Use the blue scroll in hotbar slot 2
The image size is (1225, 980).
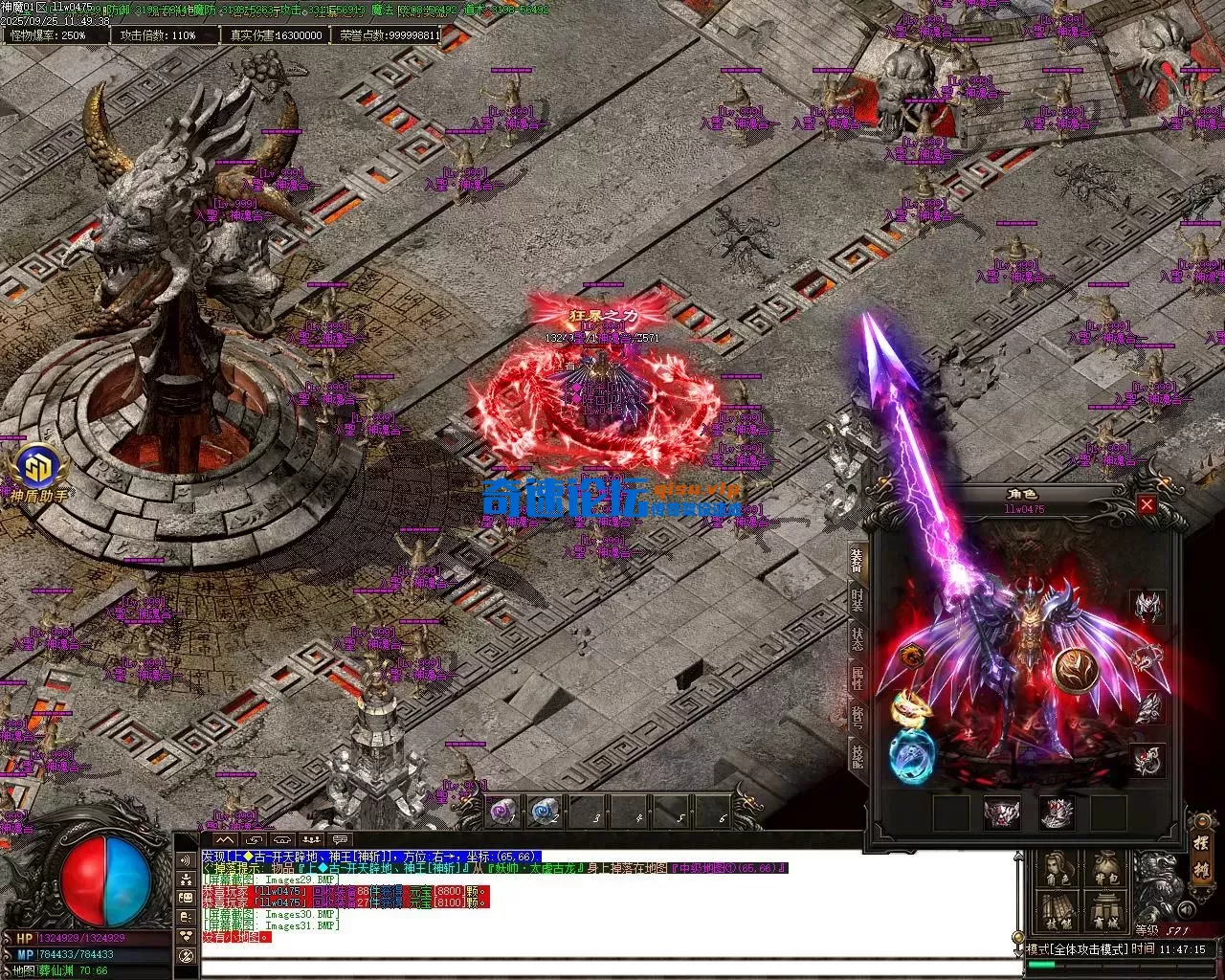[546, 813]
